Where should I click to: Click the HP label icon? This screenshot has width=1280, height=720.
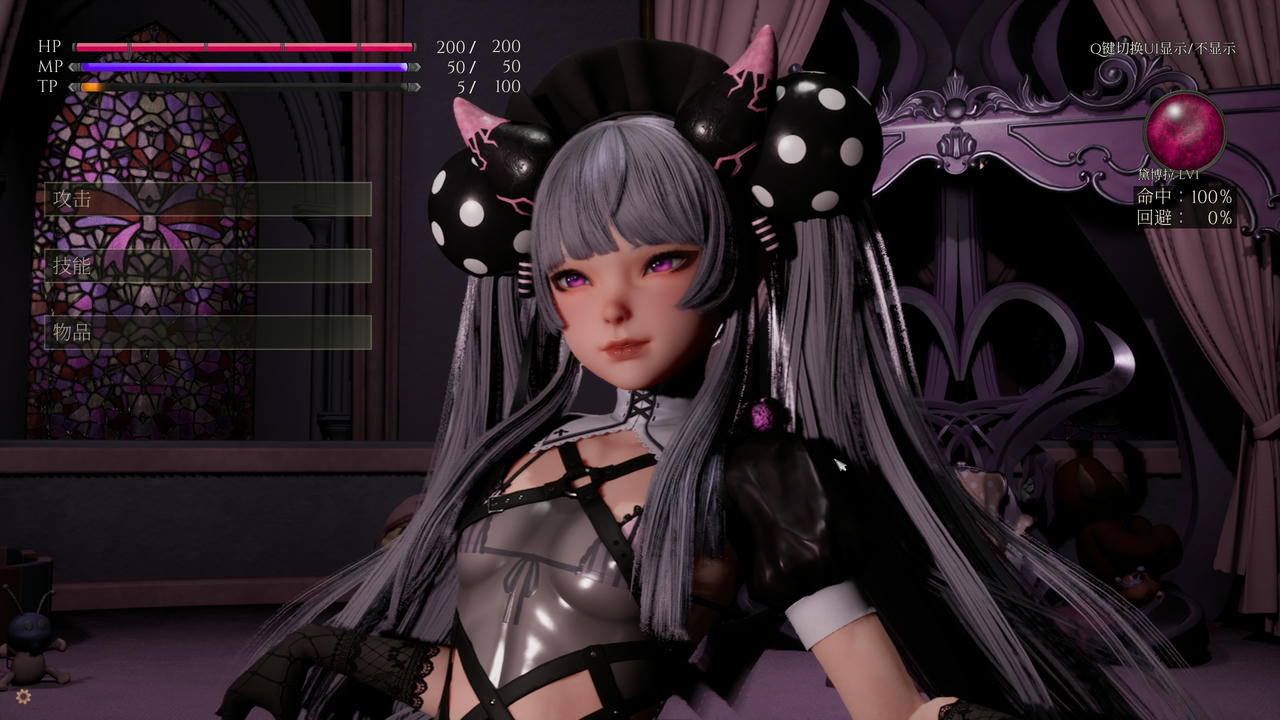pos(49,45)
